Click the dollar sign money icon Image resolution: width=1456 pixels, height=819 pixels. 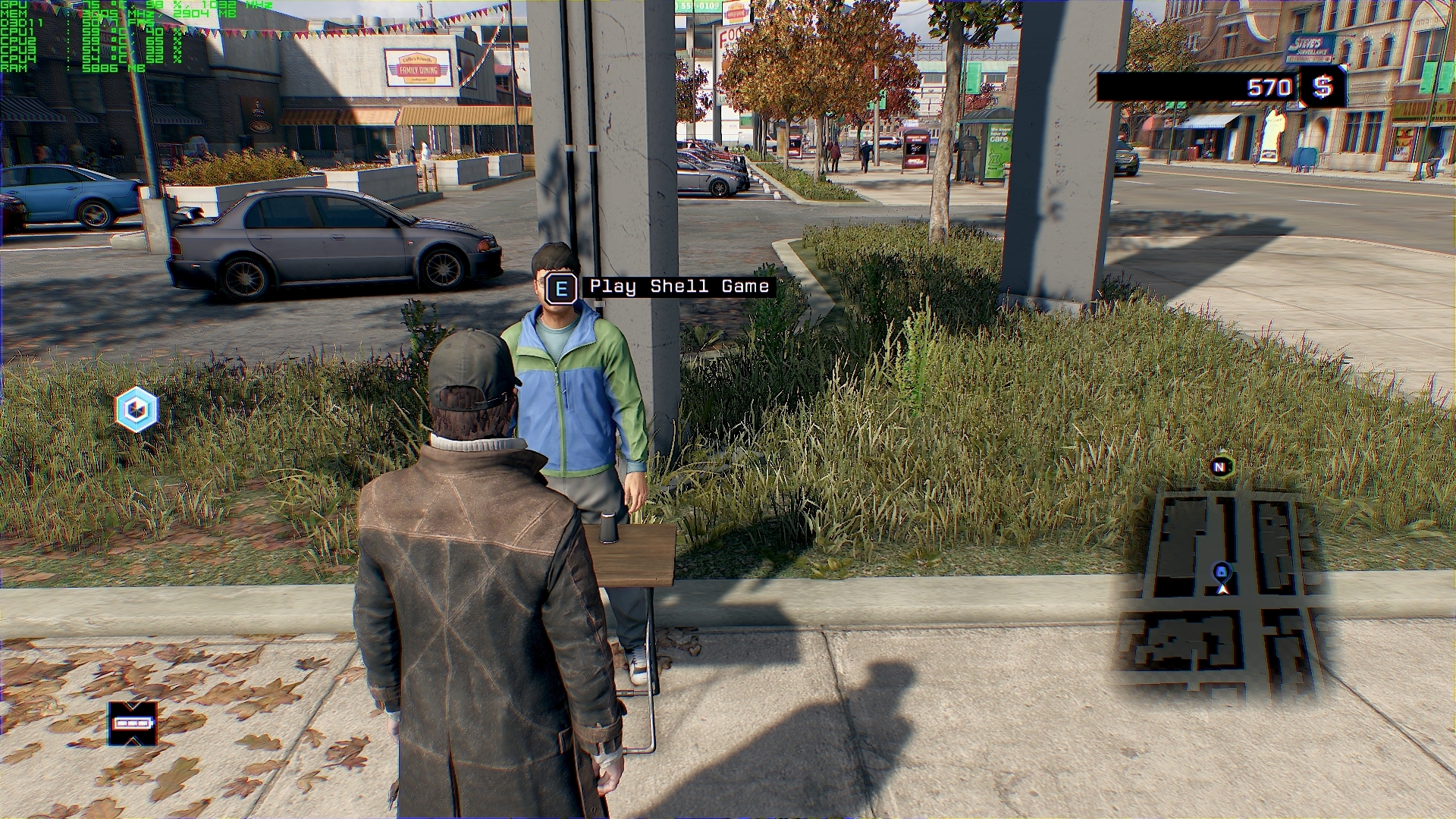[x=1323, y=87]
